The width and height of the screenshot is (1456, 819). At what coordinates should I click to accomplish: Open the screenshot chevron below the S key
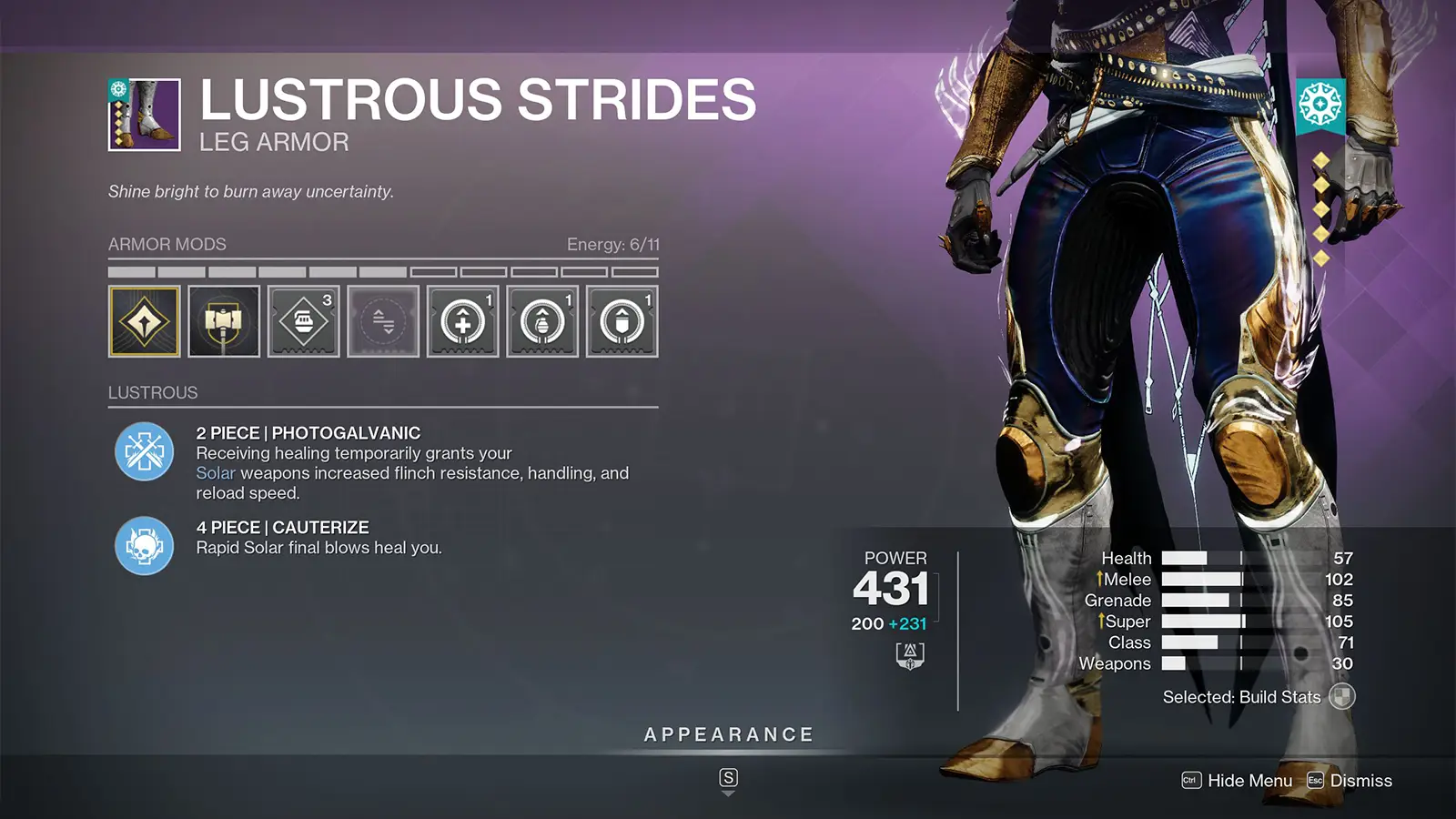[727, 793]
